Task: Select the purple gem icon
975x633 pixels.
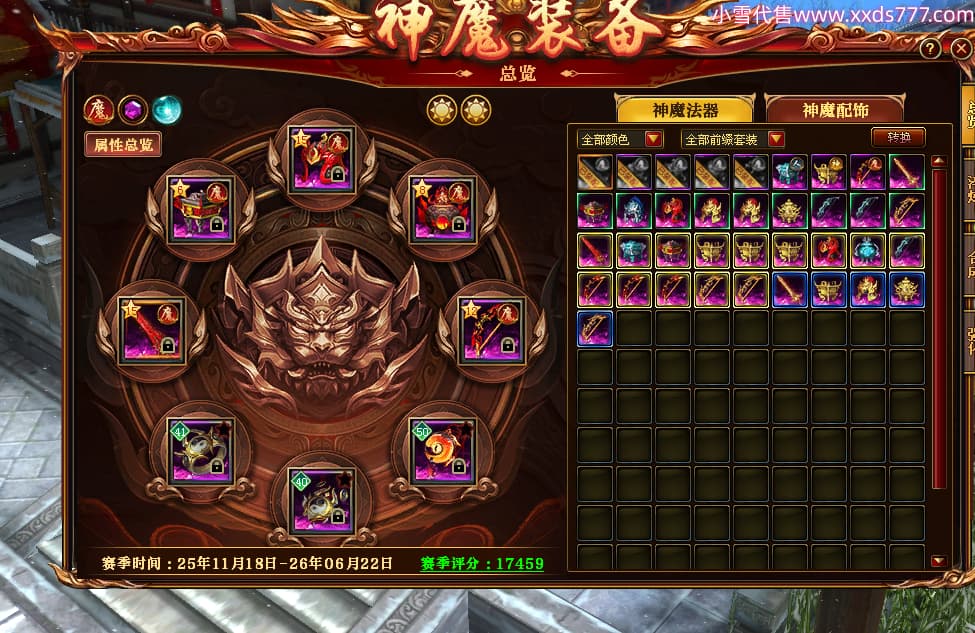Action: coord(132,109)
